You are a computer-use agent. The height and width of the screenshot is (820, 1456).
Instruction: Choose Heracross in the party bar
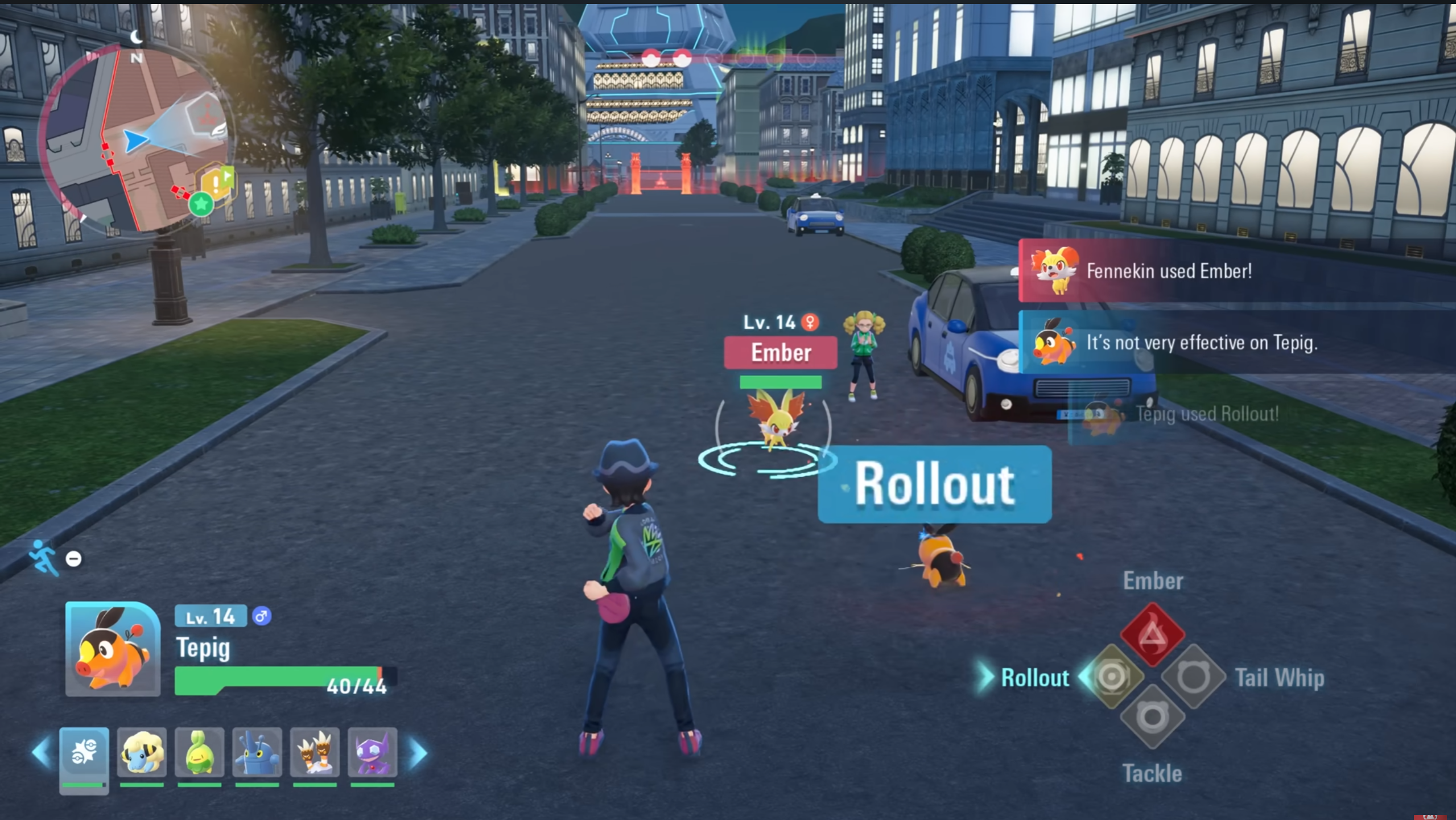click(x=257, y=752)
